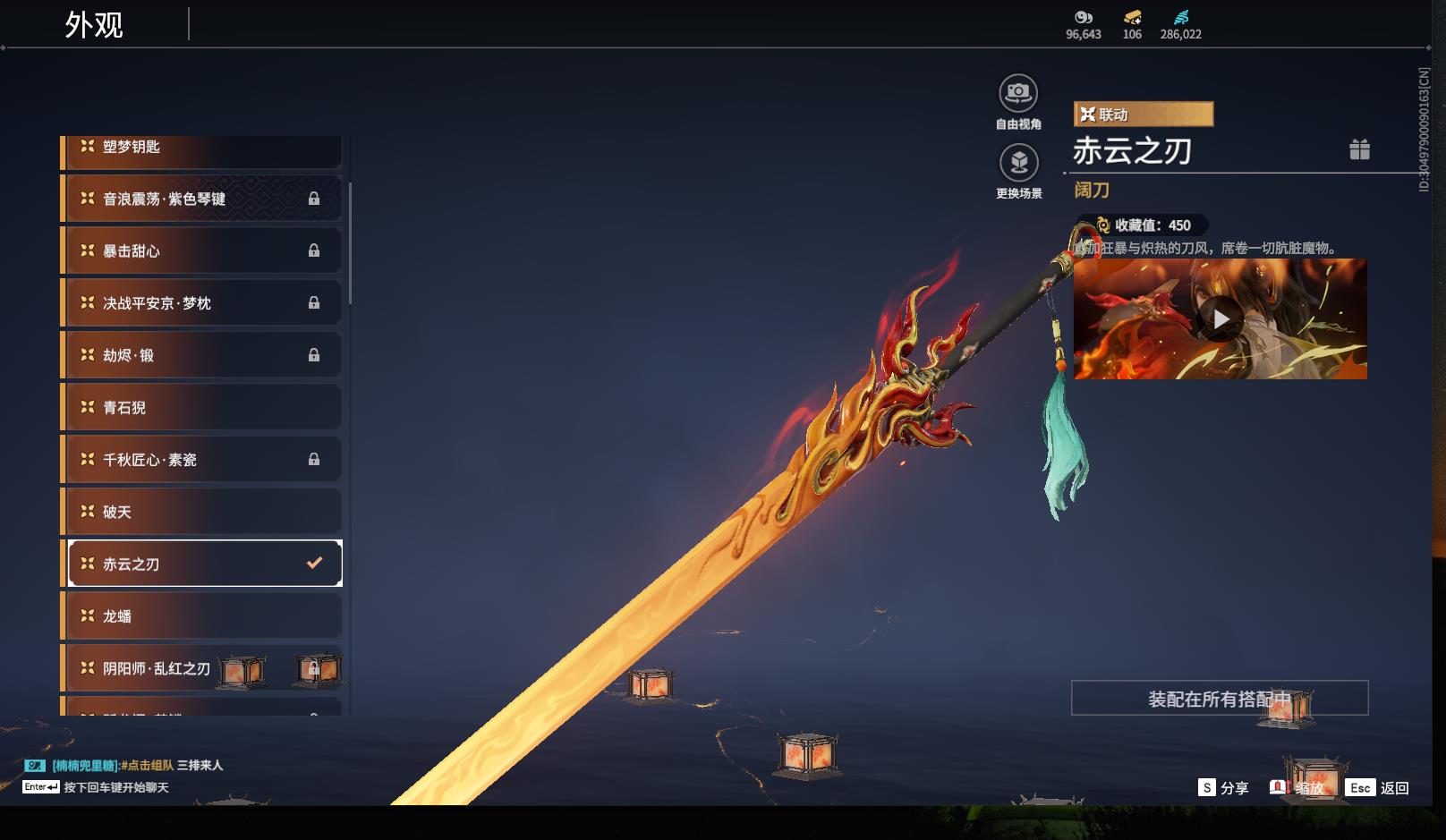Pick the 决战平安京·梦枕 skin row
The width and height of the screenshot is (1446, 840).
click(x=203, y=303)
